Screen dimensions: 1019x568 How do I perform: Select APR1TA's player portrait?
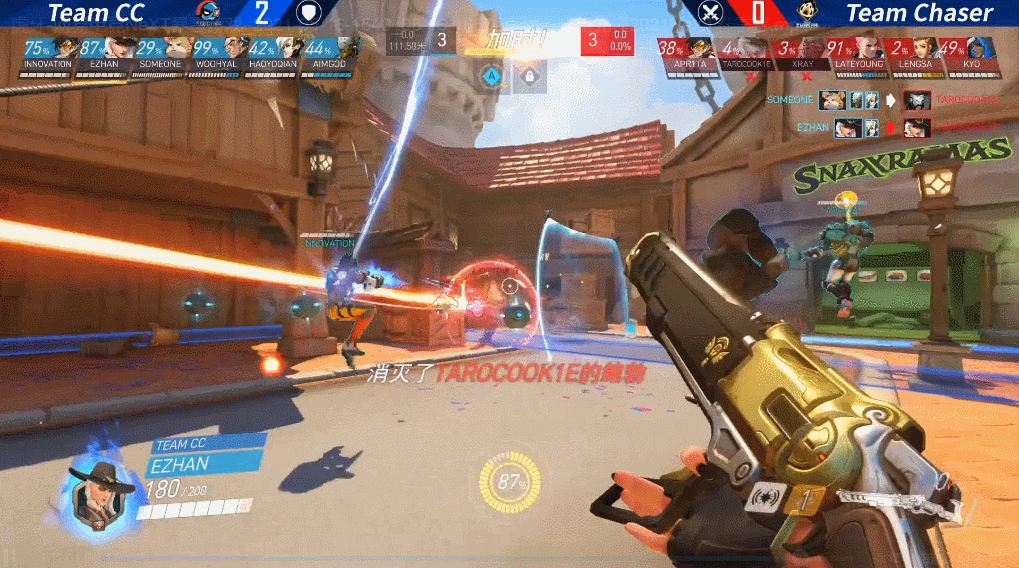(x=699, y=47)
